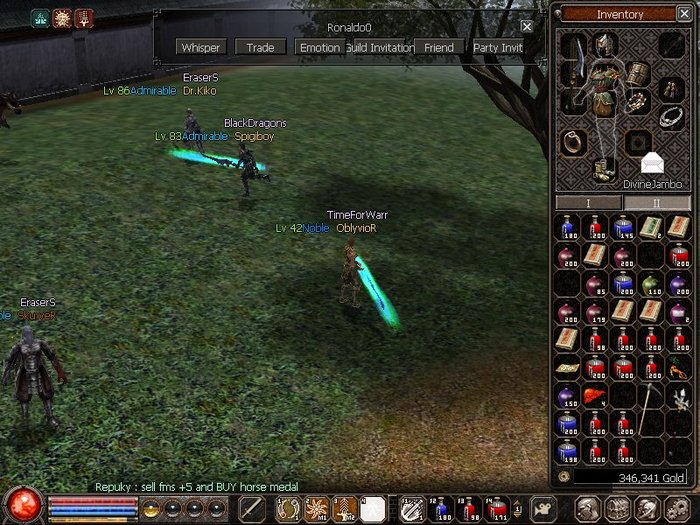This screenshot has height=525, width=700.
Task: Select the green potion in inventory
Action: [x=651, y=284]
